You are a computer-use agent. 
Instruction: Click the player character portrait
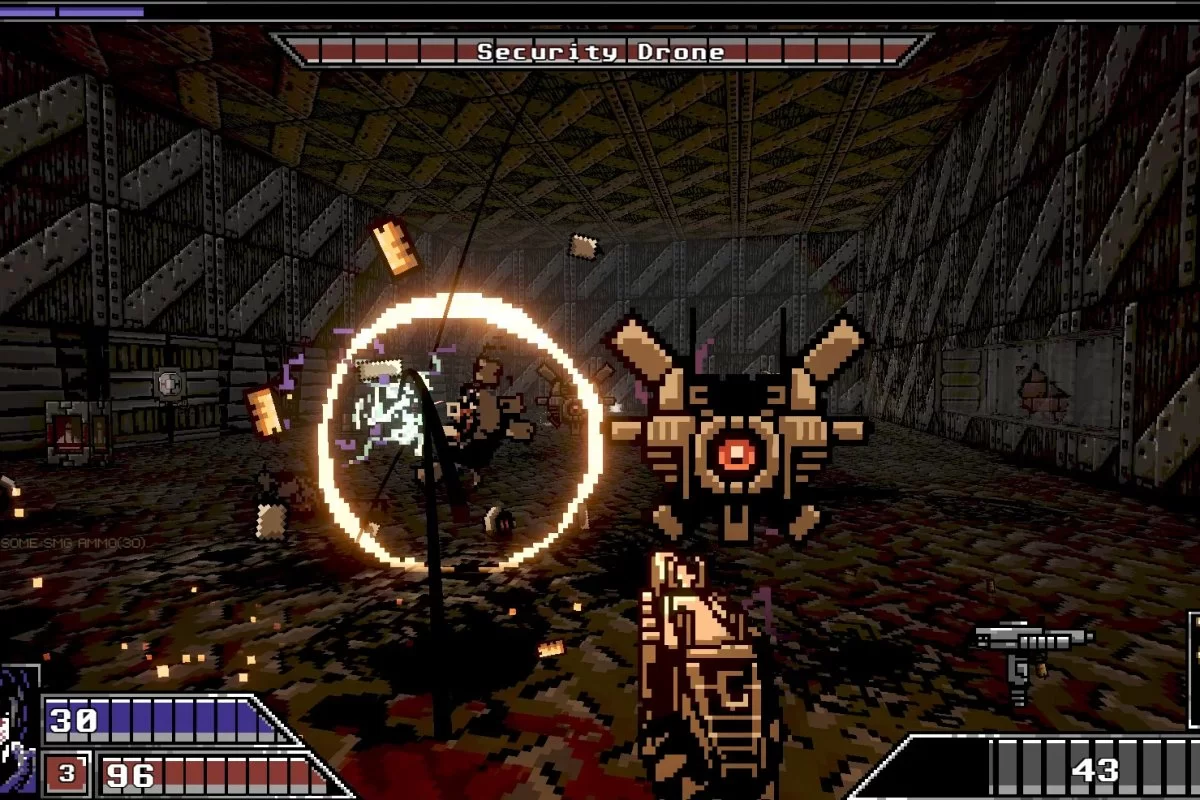pyautogui.click(x=18, y=730)
